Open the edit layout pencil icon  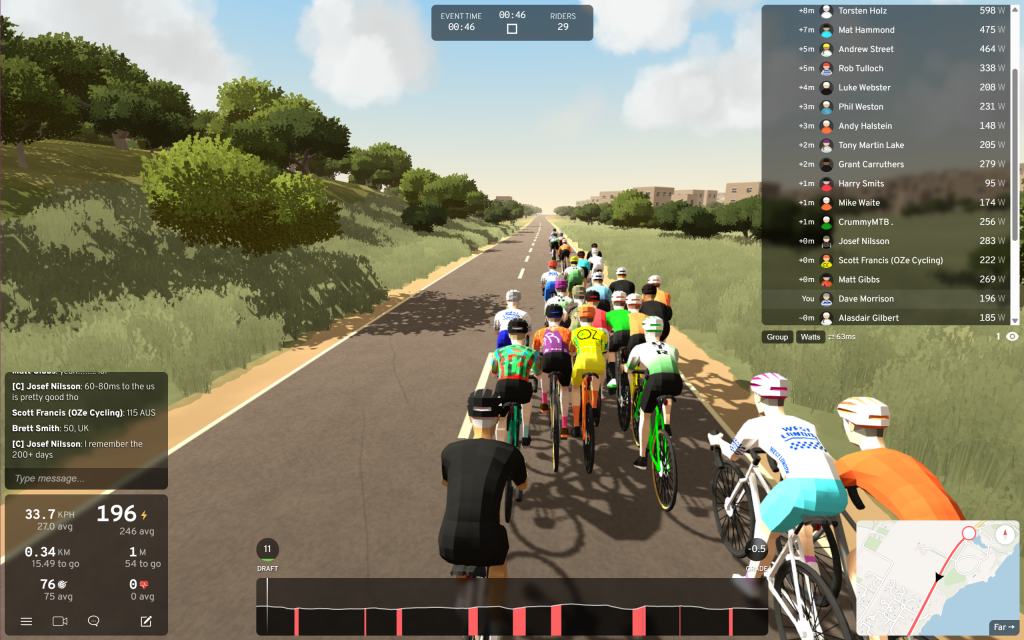146,621
